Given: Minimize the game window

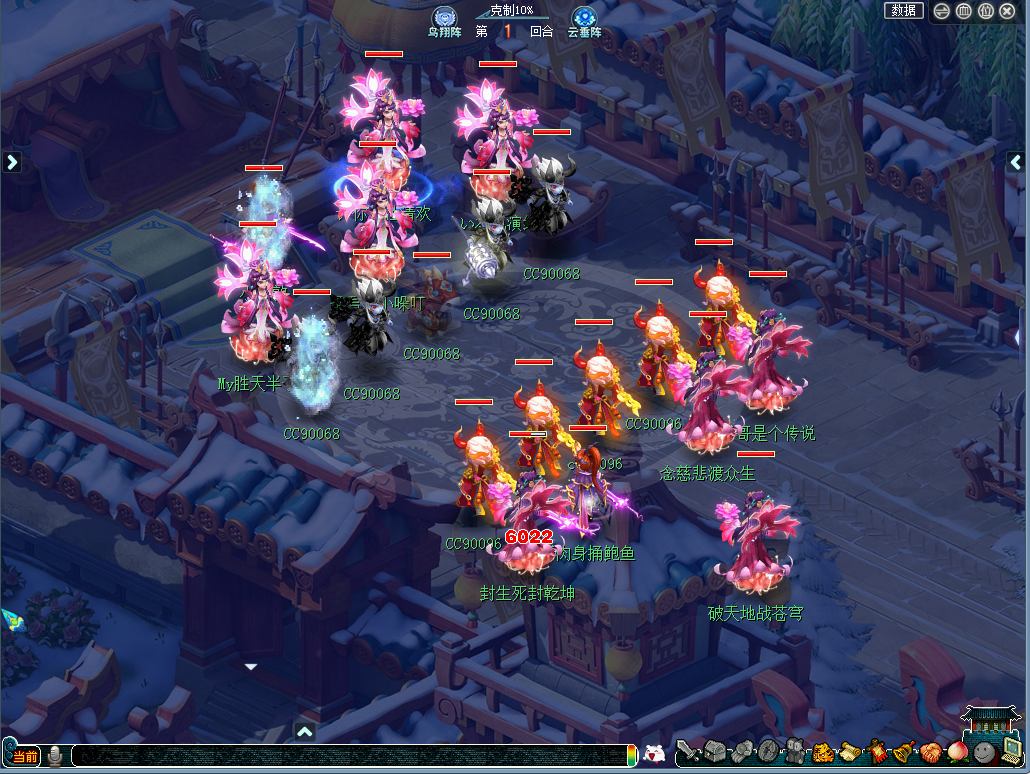Looking at the screenshot, I should pyautogui.click(x=942, y=11).
